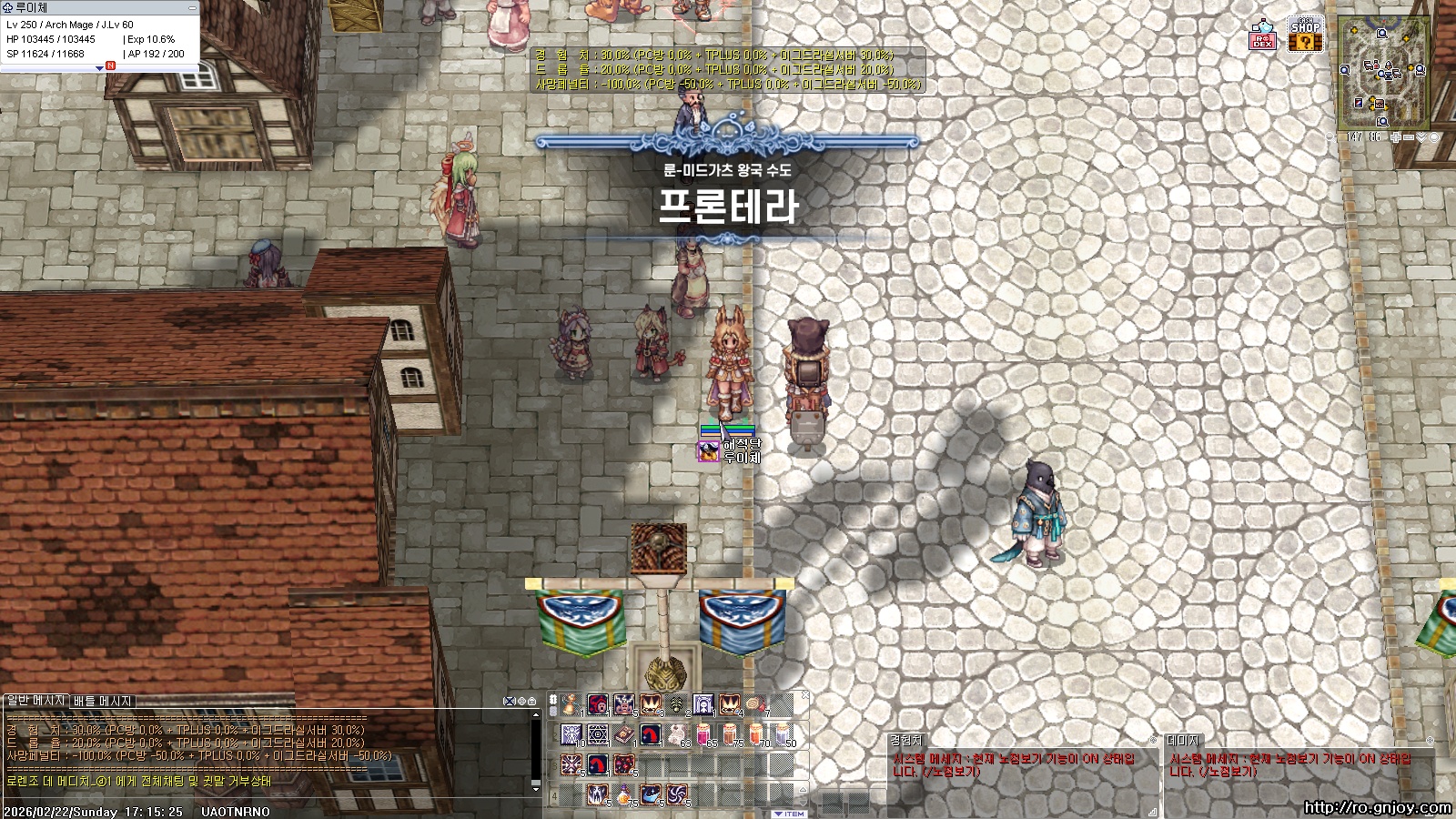The width and height of the screenshot is (1456, 819).
Task: Activate the starry dark red skill
Action: pos(624,764)
